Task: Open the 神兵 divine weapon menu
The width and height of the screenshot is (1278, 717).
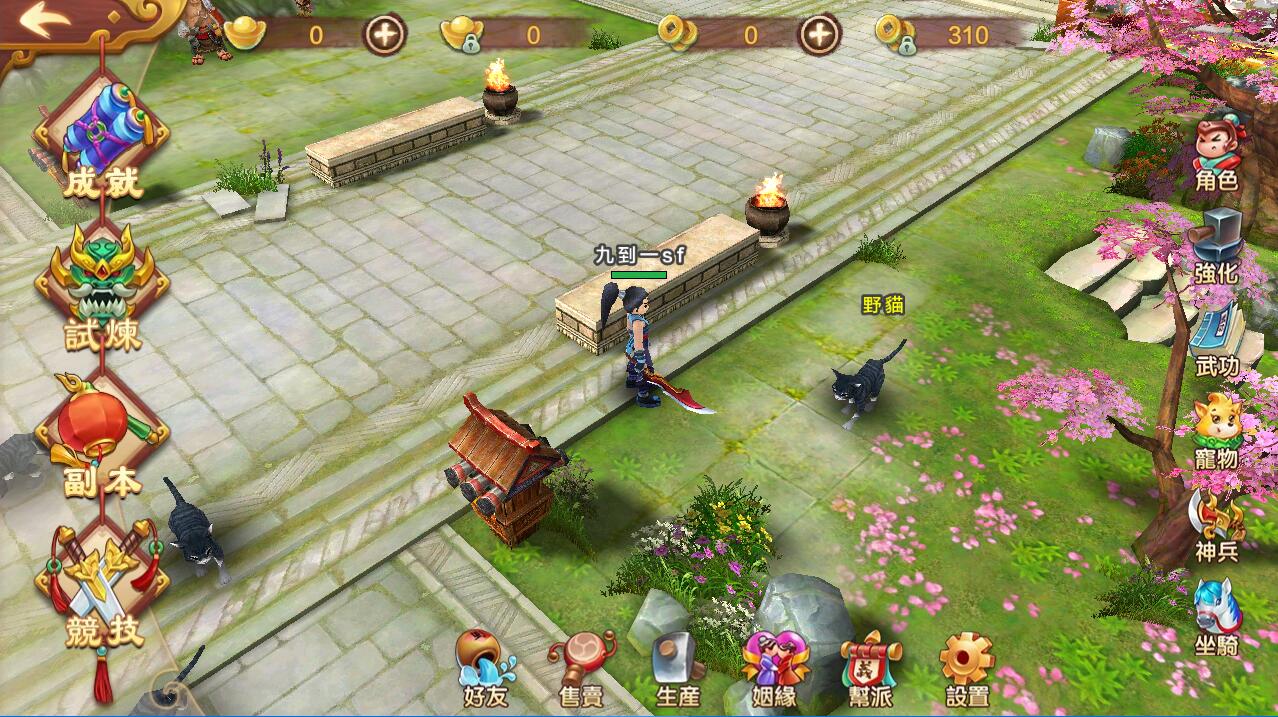Action: [x=1217, y=525]
